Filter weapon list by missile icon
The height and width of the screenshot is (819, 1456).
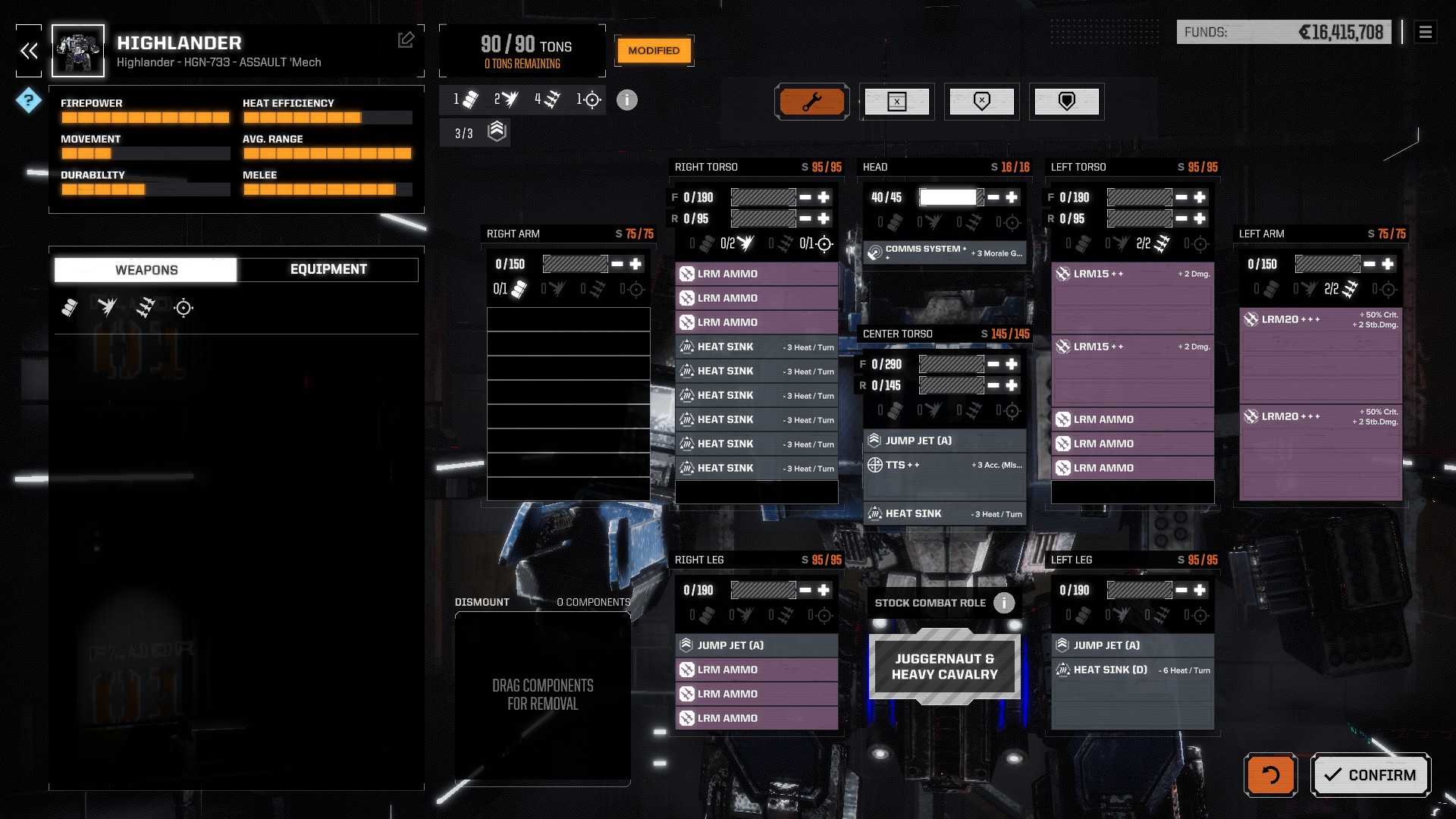coord(145,308)
